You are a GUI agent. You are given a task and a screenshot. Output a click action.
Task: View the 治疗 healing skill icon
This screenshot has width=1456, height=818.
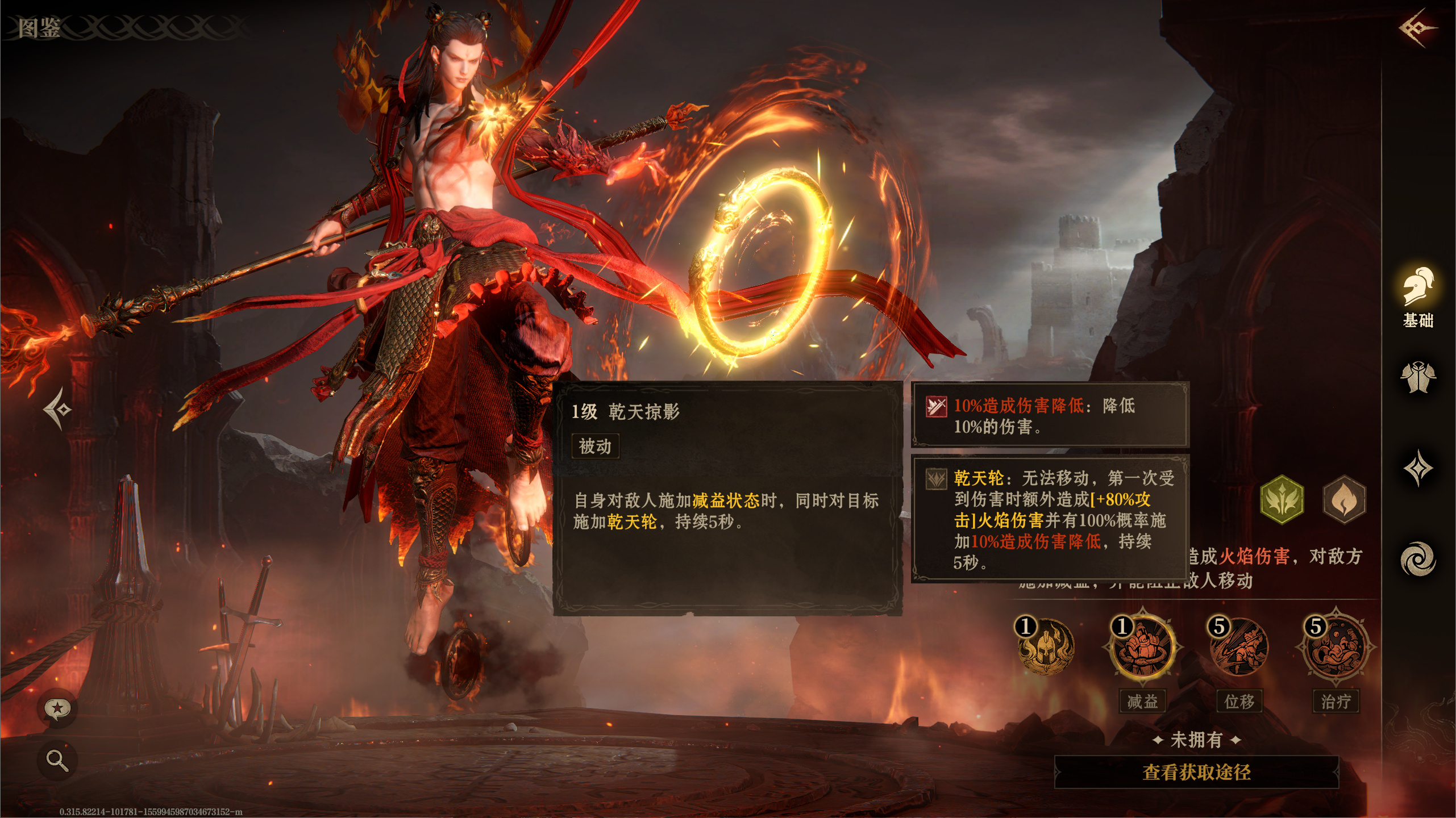[x=1336, y=647]
